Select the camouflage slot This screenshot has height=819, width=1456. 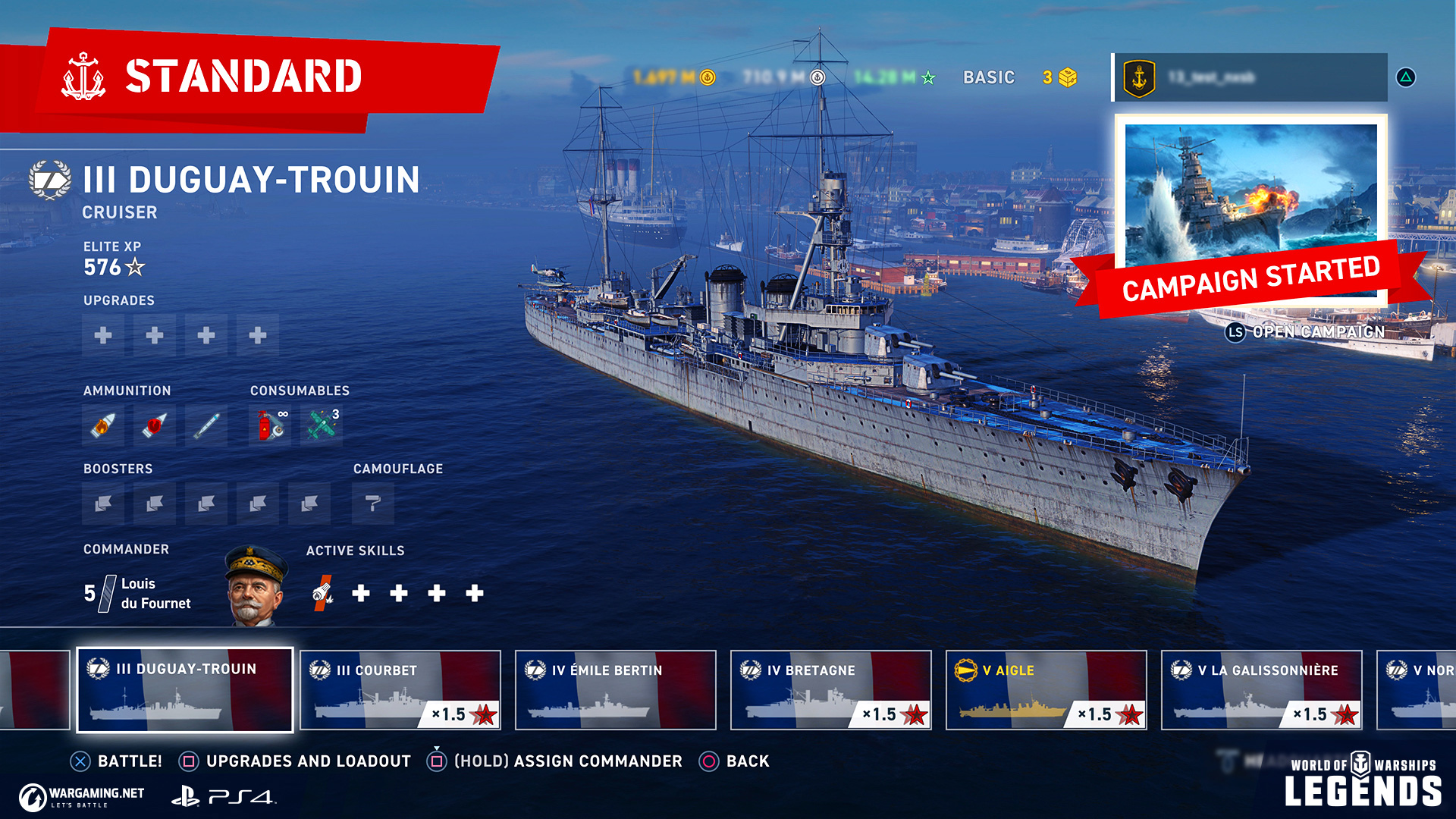point(372,504)
